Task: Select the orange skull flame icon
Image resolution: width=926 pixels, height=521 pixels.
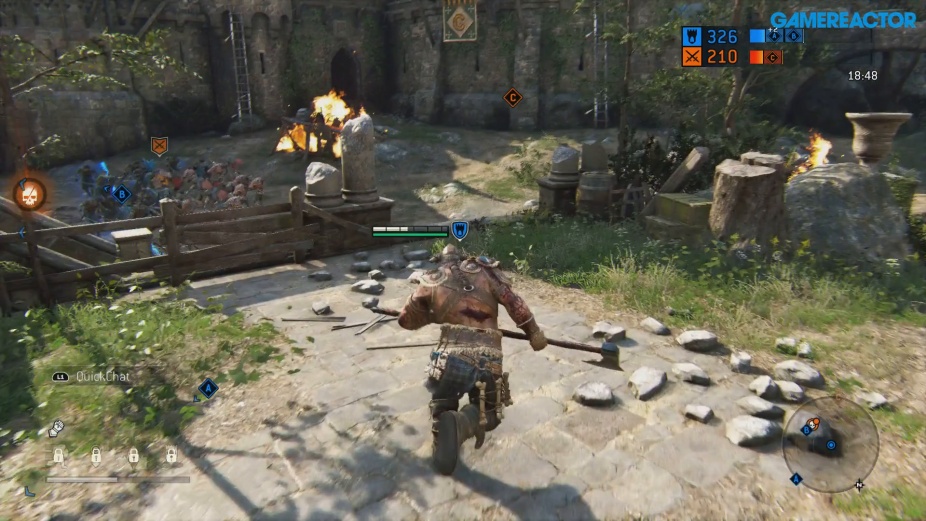Action: click(30, 191)
